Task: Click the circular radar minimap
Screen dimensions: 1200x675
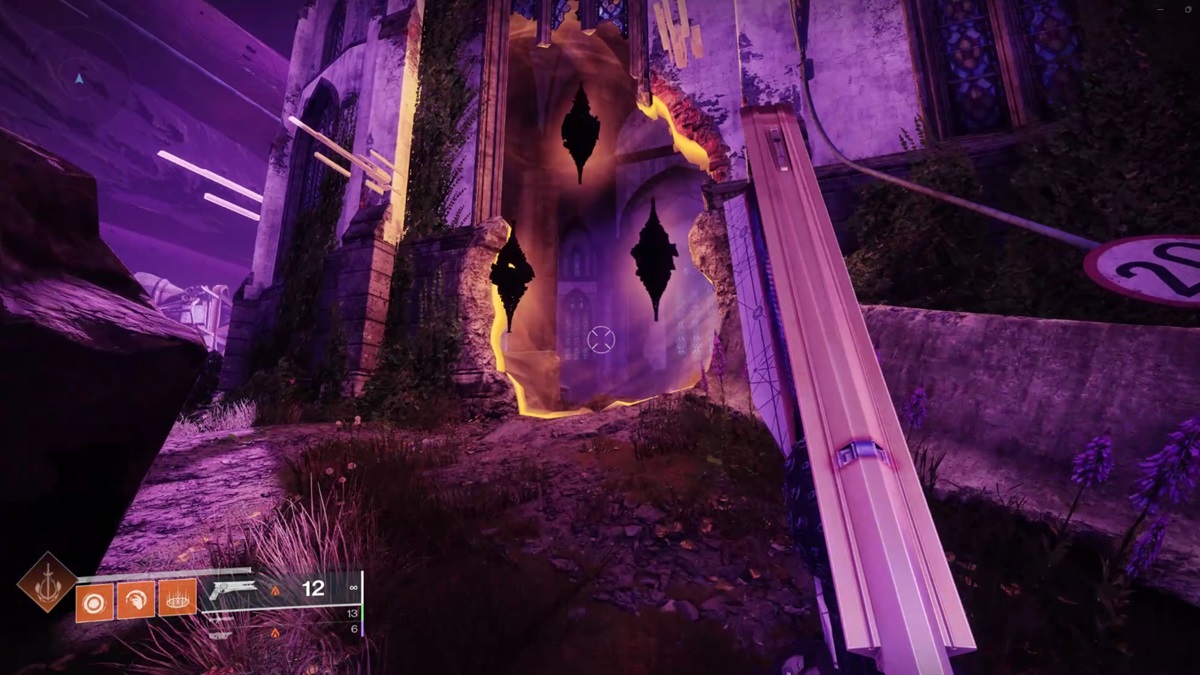Action: (x=79, y=76)
